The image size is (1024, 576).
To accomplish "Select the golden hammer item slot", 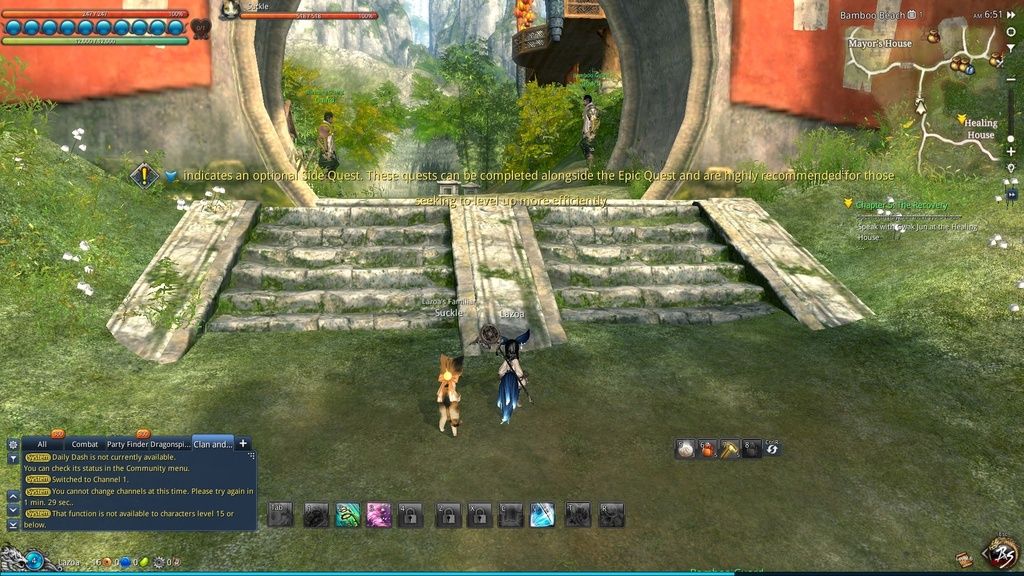I will [x=730, y=449].
